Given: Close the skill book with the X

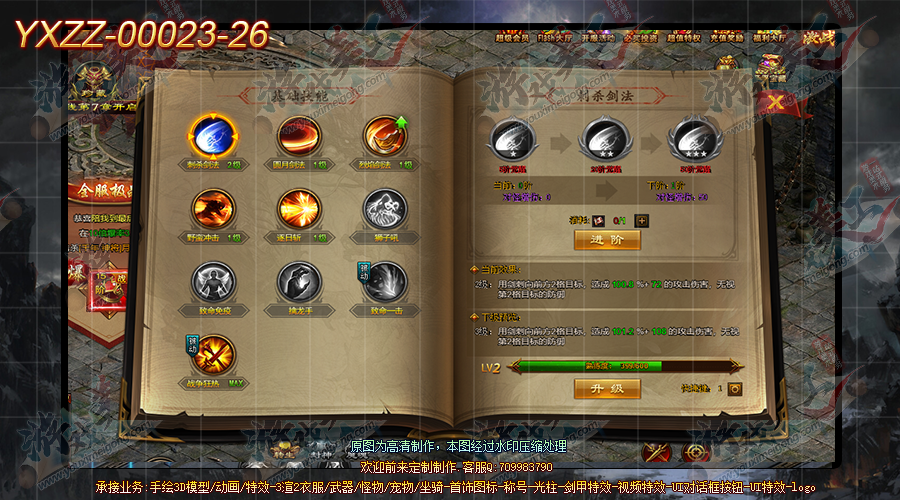Looking at the screenshot, I should (x=776, y=101).
